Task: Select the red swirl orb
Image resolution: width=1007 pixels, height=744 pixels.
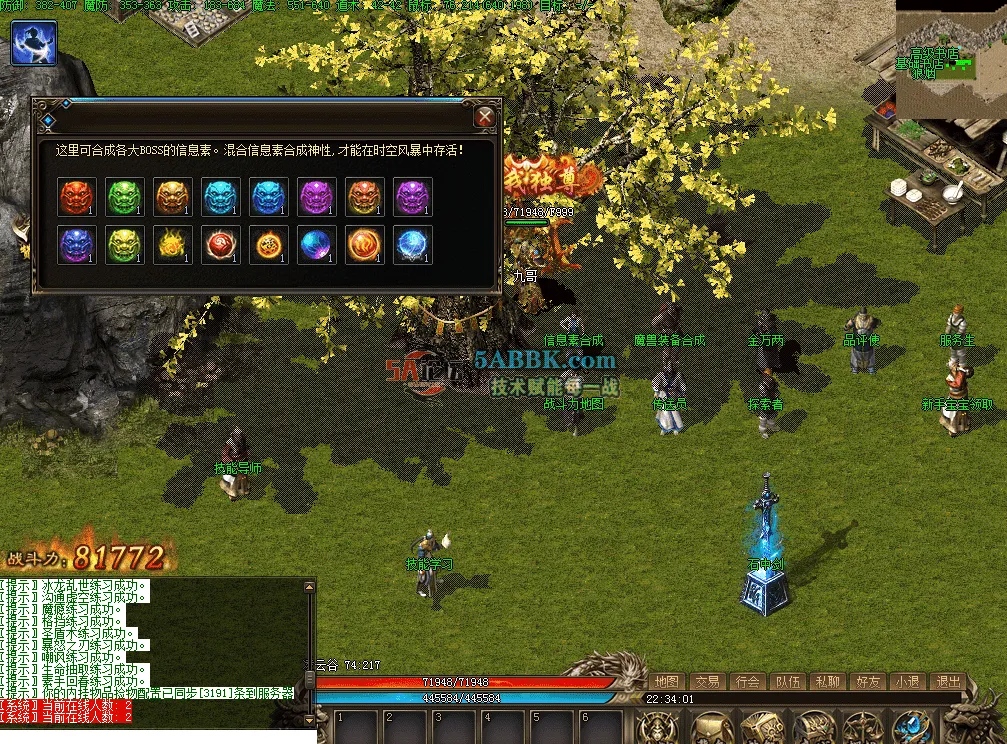Action: coord(221,245)
